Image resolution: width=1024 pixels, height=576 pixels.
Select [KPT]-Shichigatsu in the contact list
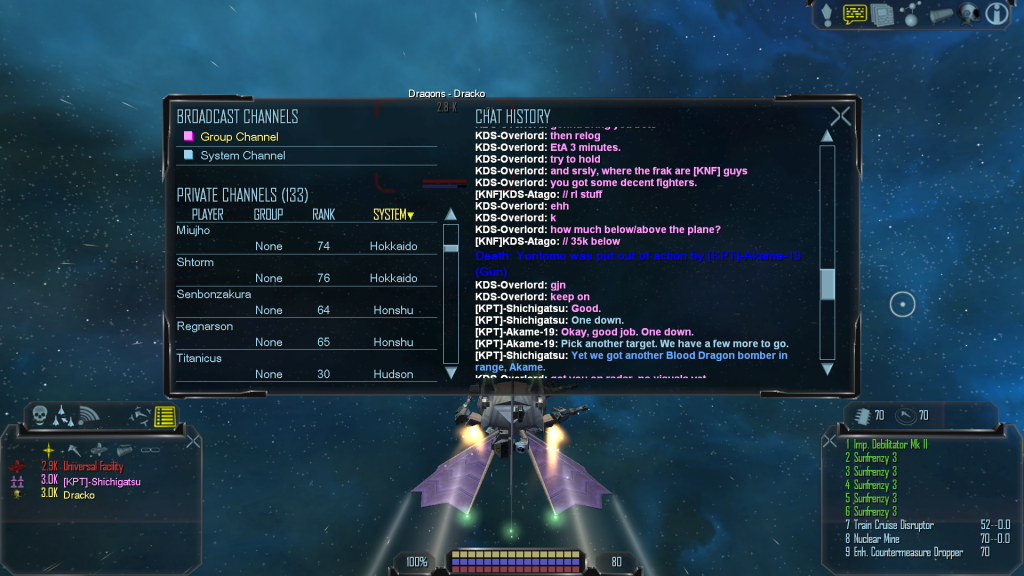click(101, 481)
